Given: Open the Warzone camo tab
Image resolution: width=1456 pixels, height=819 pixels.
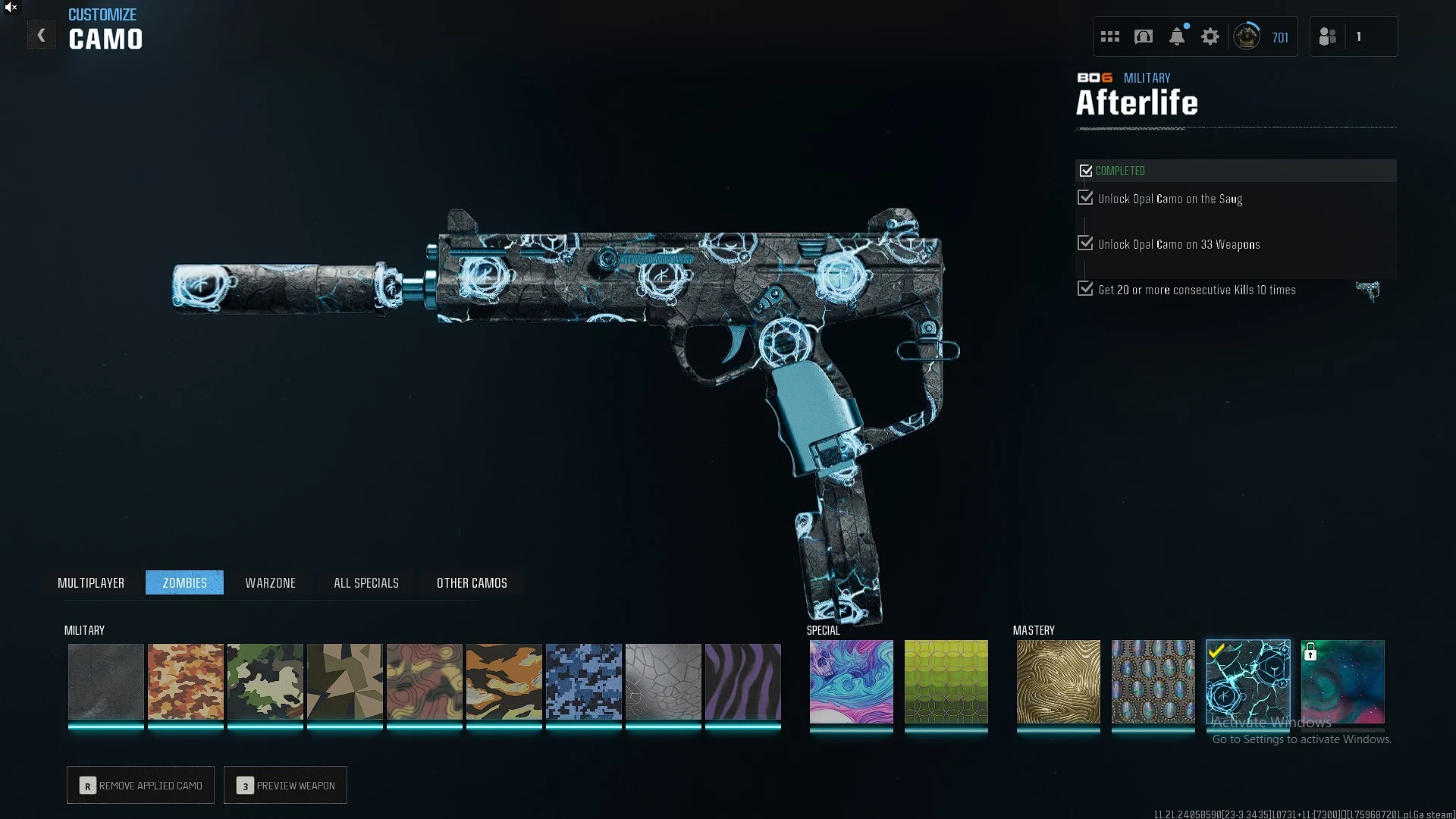Looking at the screenshot, I should 270,582.
